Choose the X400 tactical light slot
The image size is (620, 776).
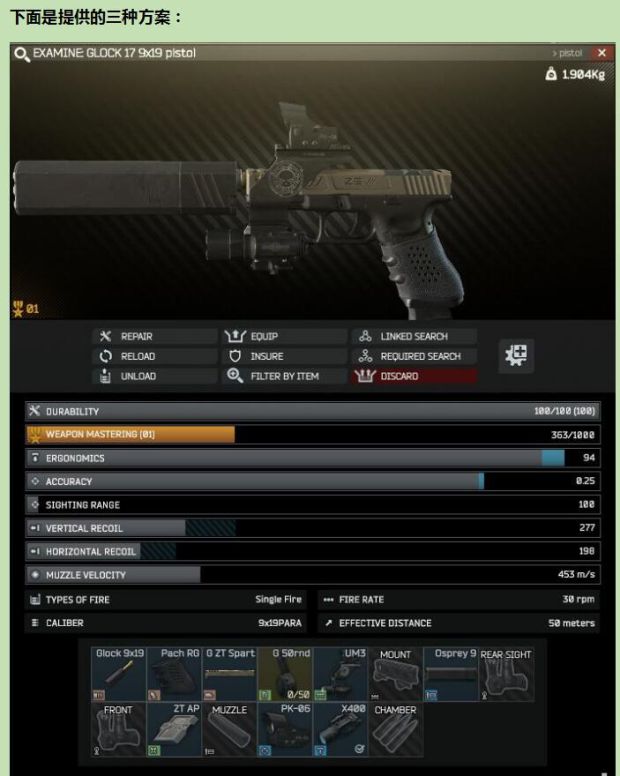click(340, 729)
